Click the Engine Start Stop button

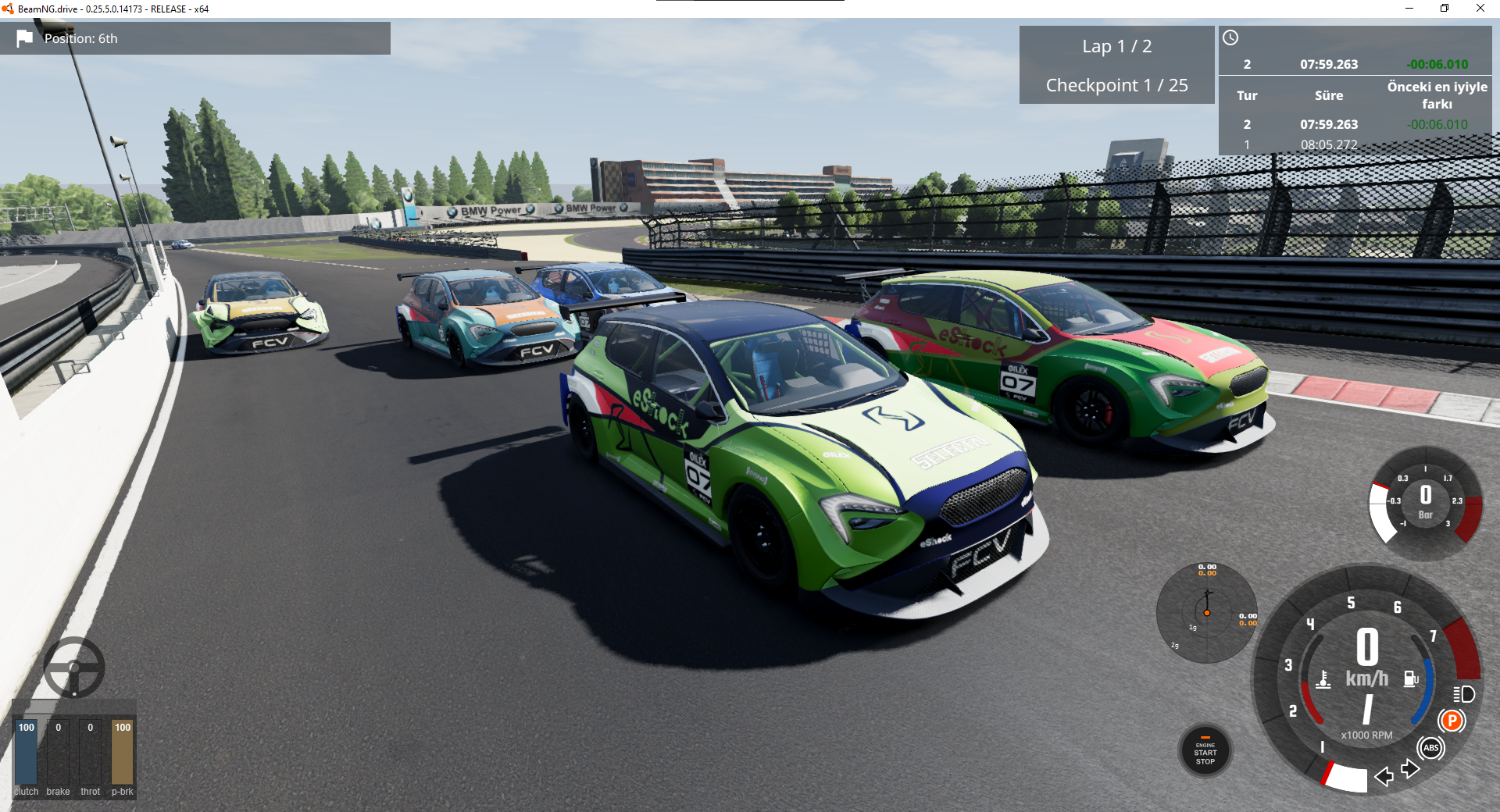1205,751
